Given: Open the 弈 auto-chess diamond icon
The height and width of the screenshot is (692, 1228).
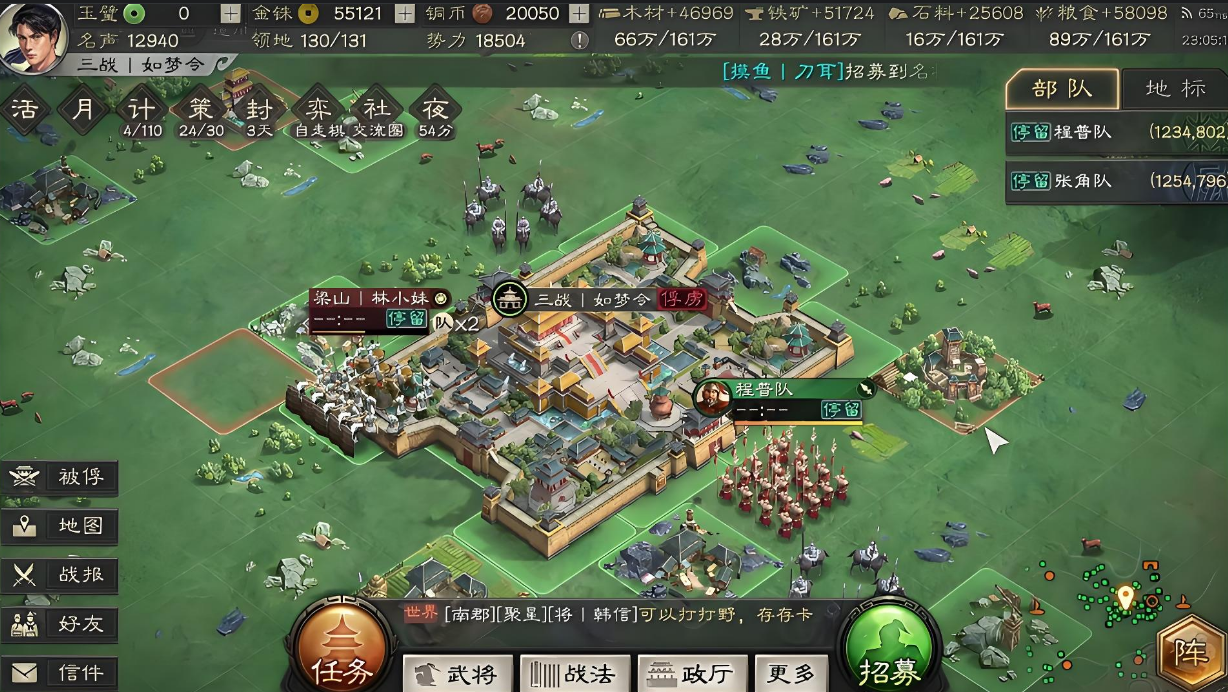Looking at the screenshot, I should pyautogui.click(x=314, y=109).
